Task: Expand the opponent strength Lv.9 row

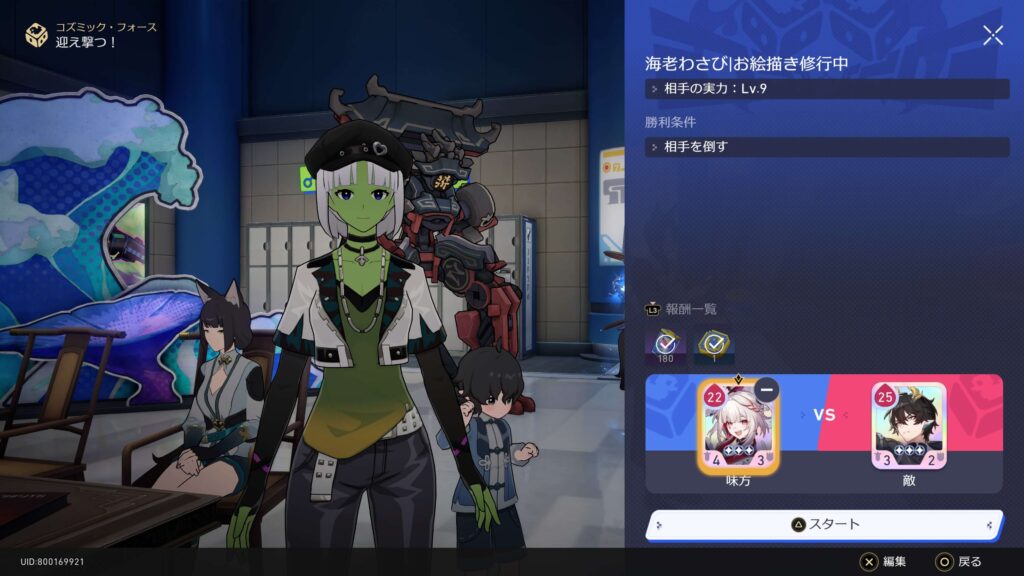Action: pyautogui.click(x=827, y=89)
